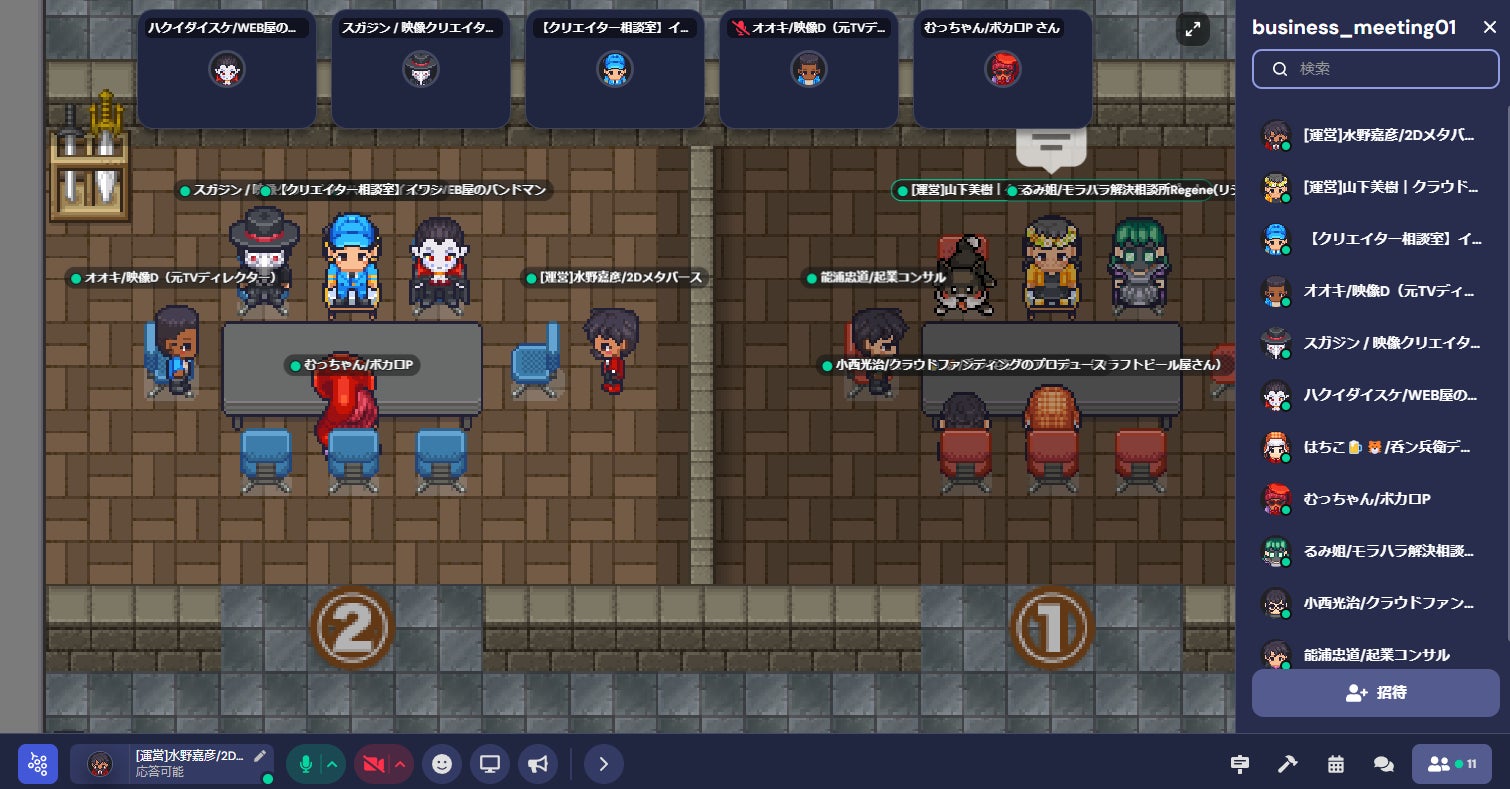Toggle the microphone mute button
The width and height of the screenshot is (1510, 789).
click(306, 764)
